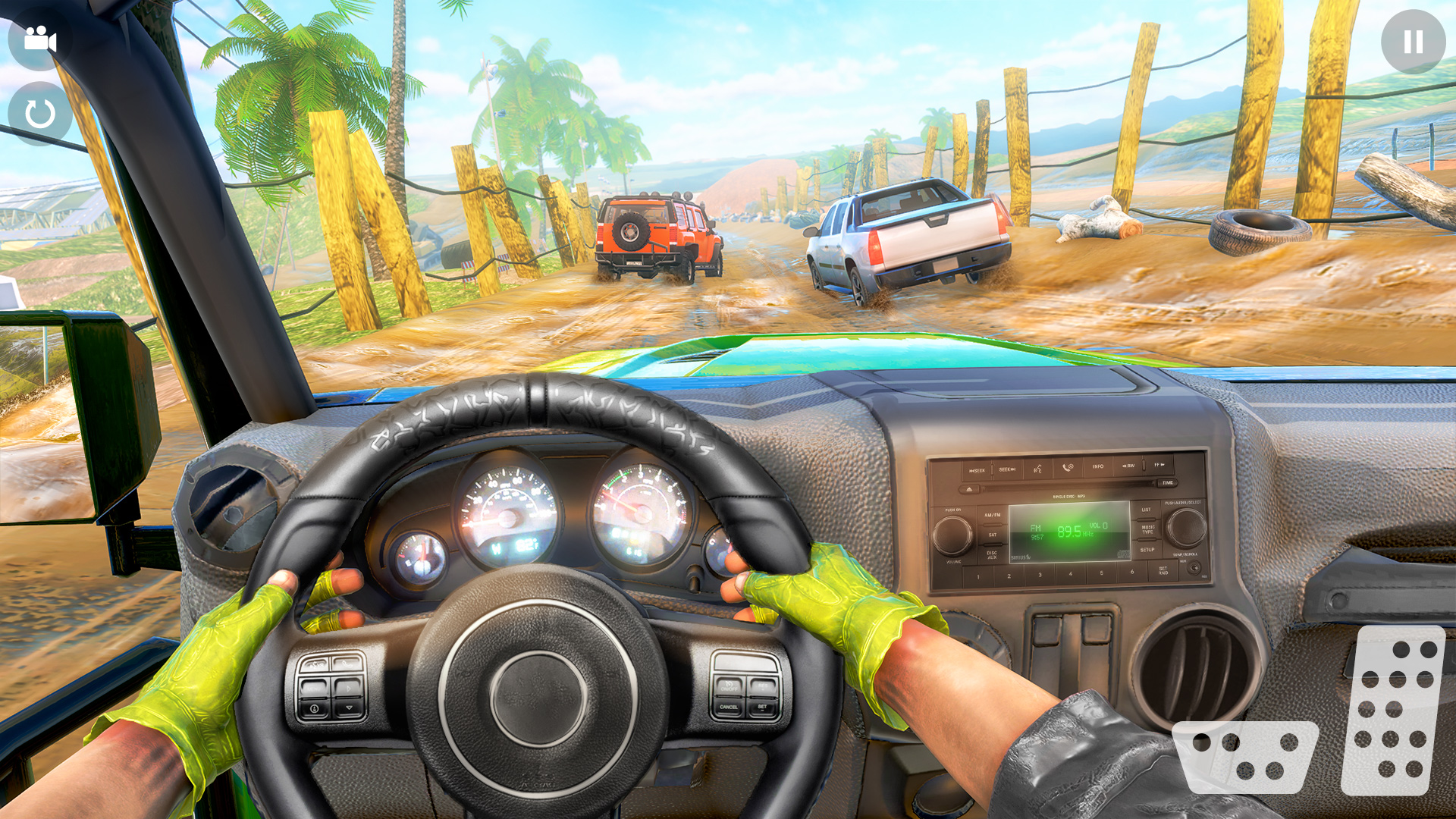Click the voice command icon on the stereo

(x=1037, y=469)
